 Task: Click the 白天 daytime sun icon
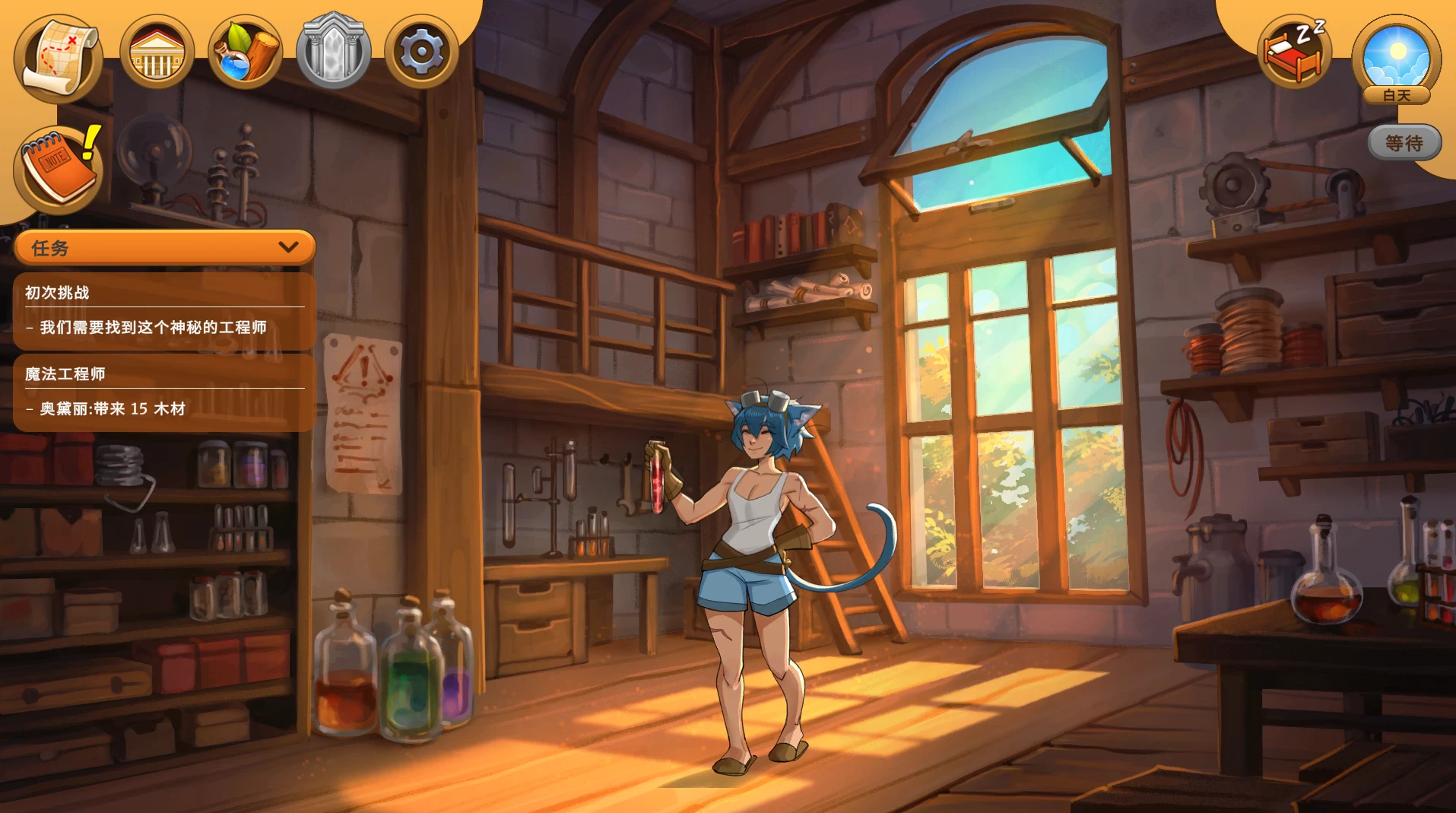[x=1397, y=58]
